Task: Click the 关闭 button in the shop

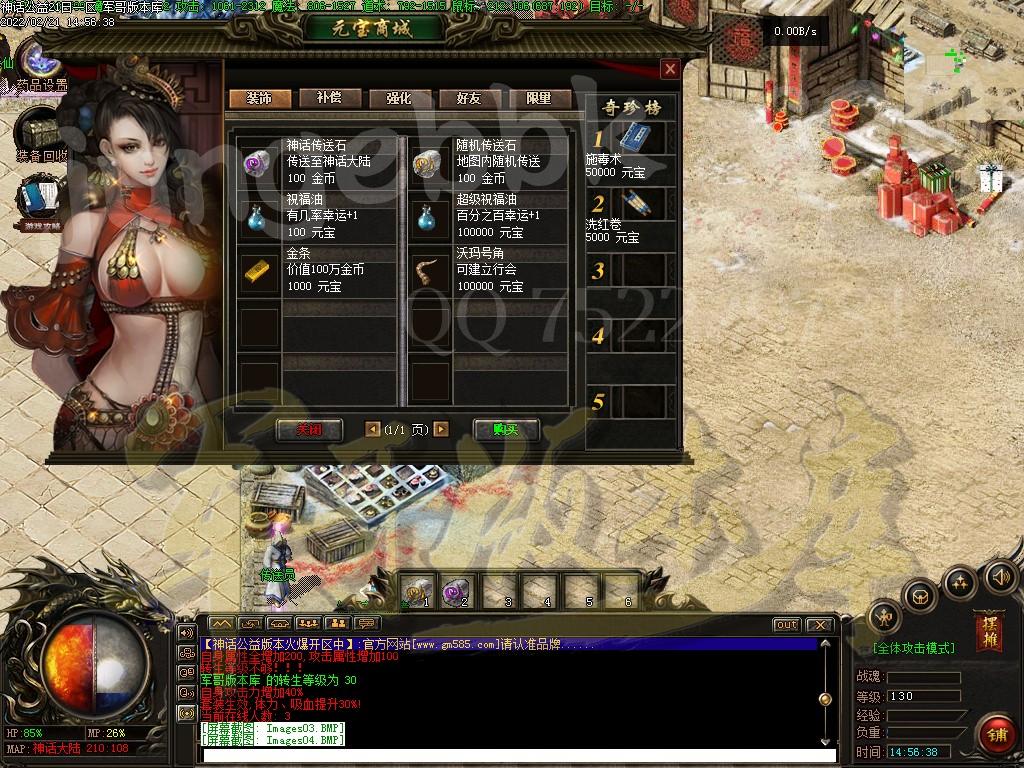Action: 309,430
